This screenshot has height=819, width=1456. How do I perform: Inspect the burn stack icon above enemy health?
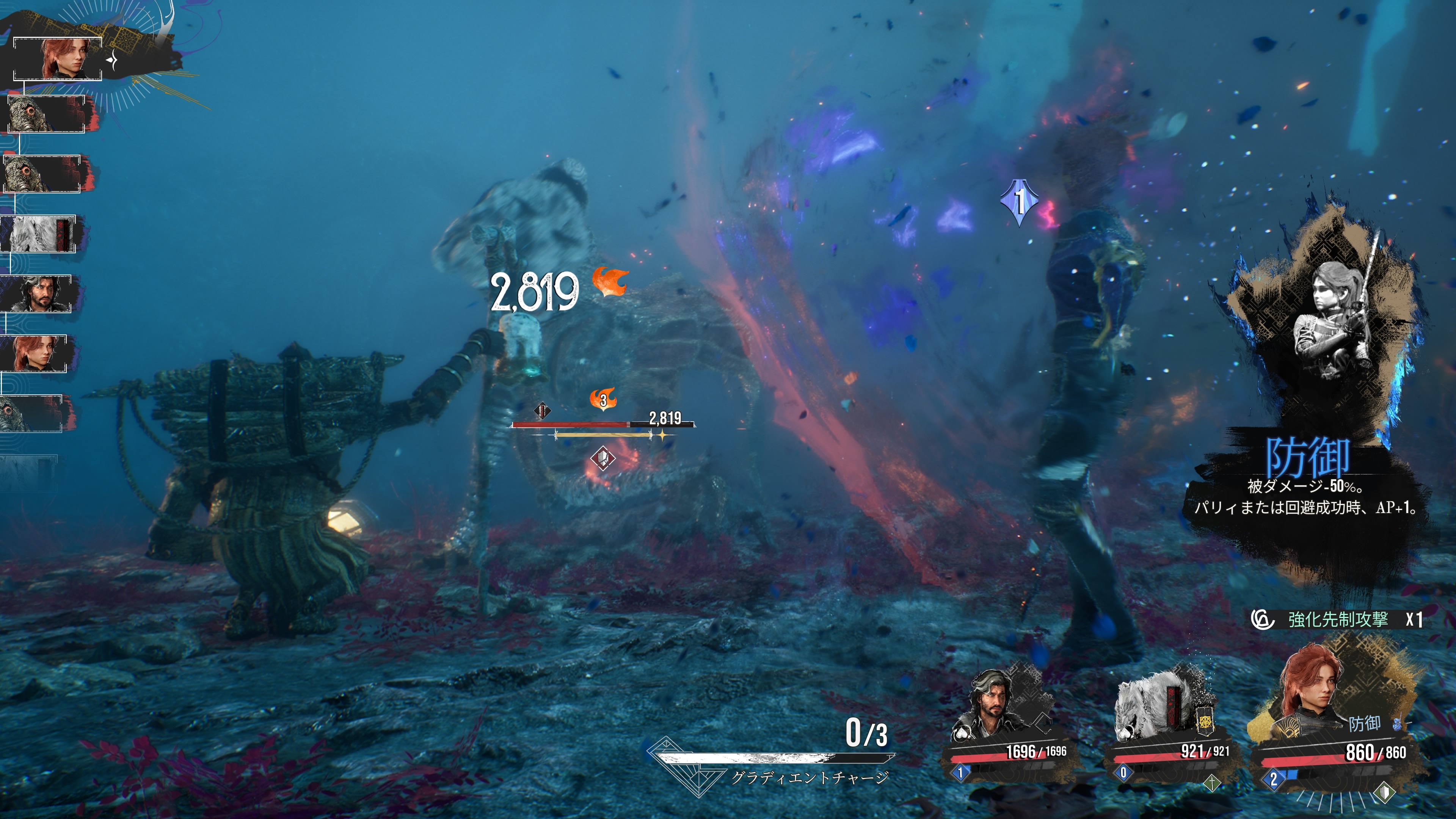(x=602, y=400)
